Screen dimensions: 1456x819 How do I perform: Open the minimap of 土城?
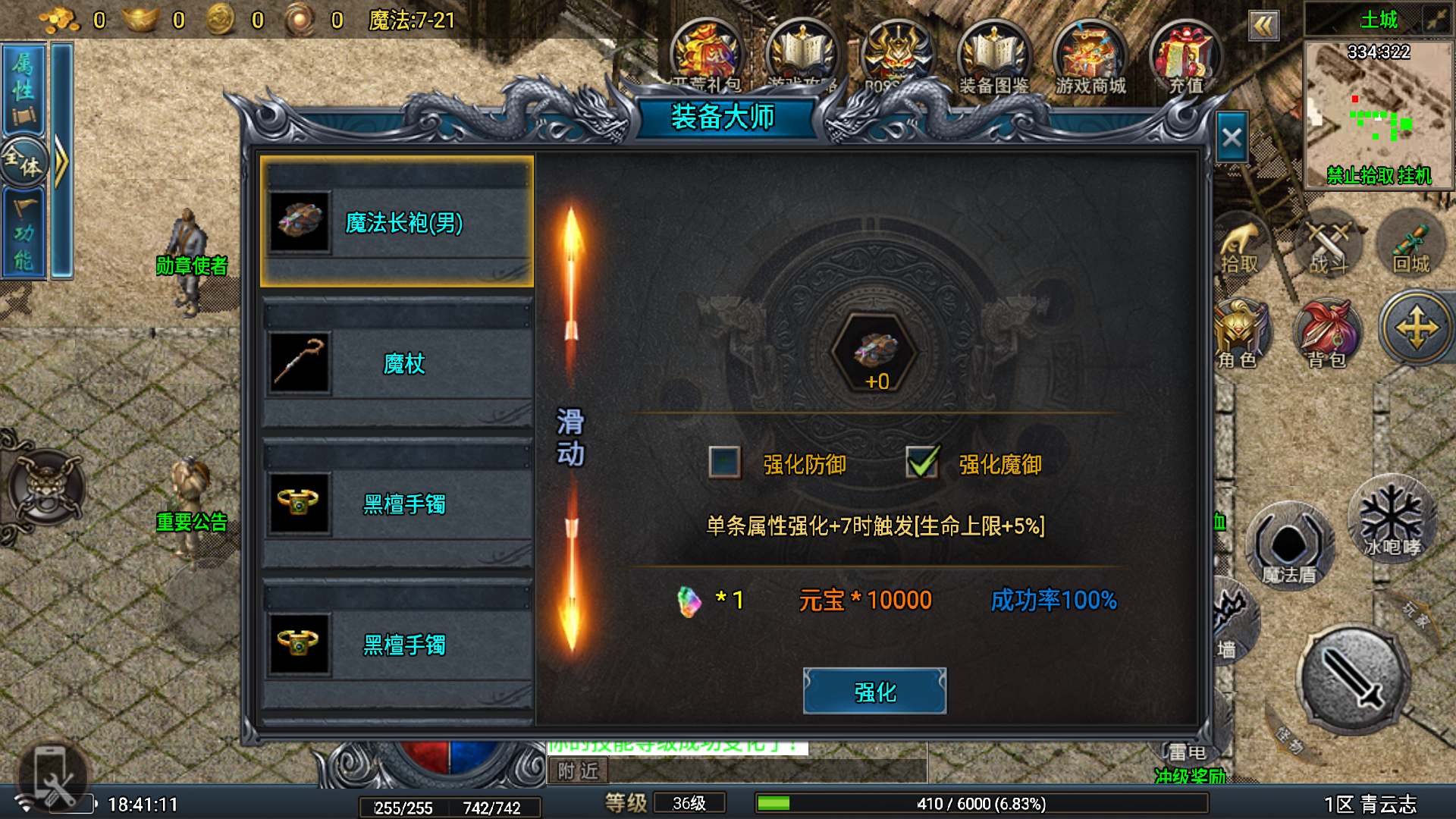click(1378, 114)
